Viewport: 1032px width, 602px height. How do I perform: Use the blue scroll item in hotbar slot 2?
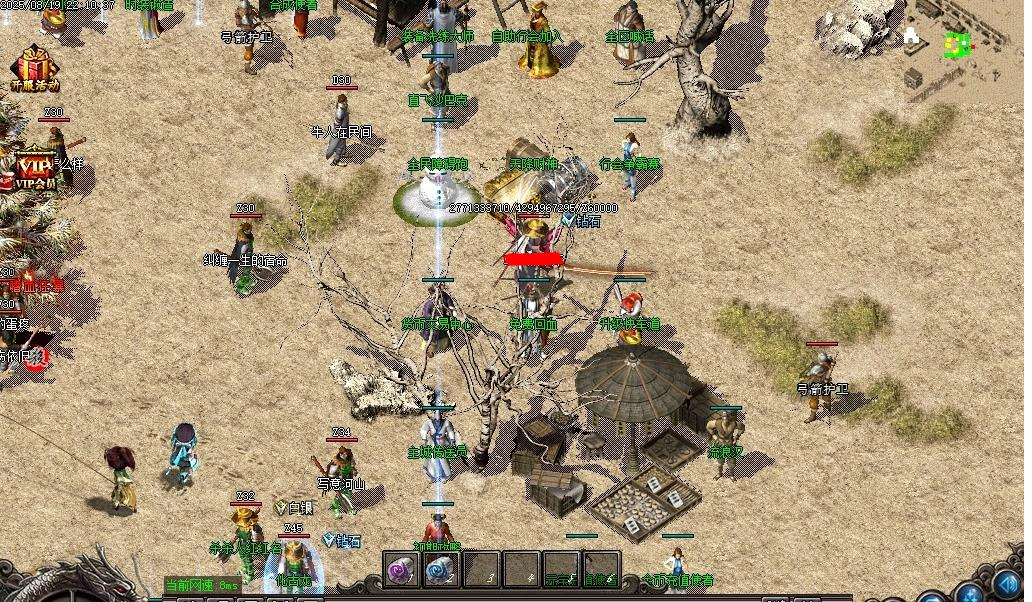click(x=441, y=570)
